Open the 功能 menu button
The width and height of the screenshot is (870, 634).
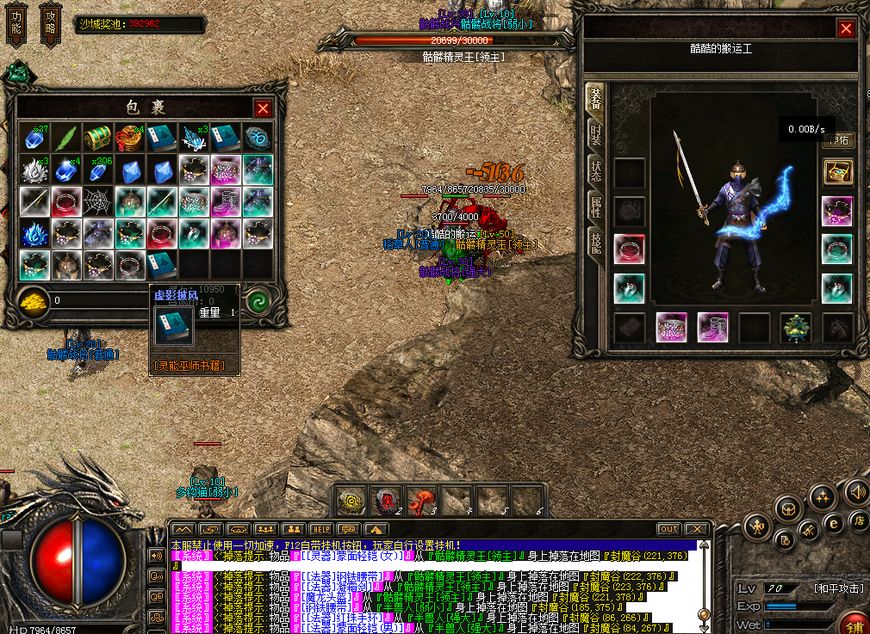coord(17,24)
